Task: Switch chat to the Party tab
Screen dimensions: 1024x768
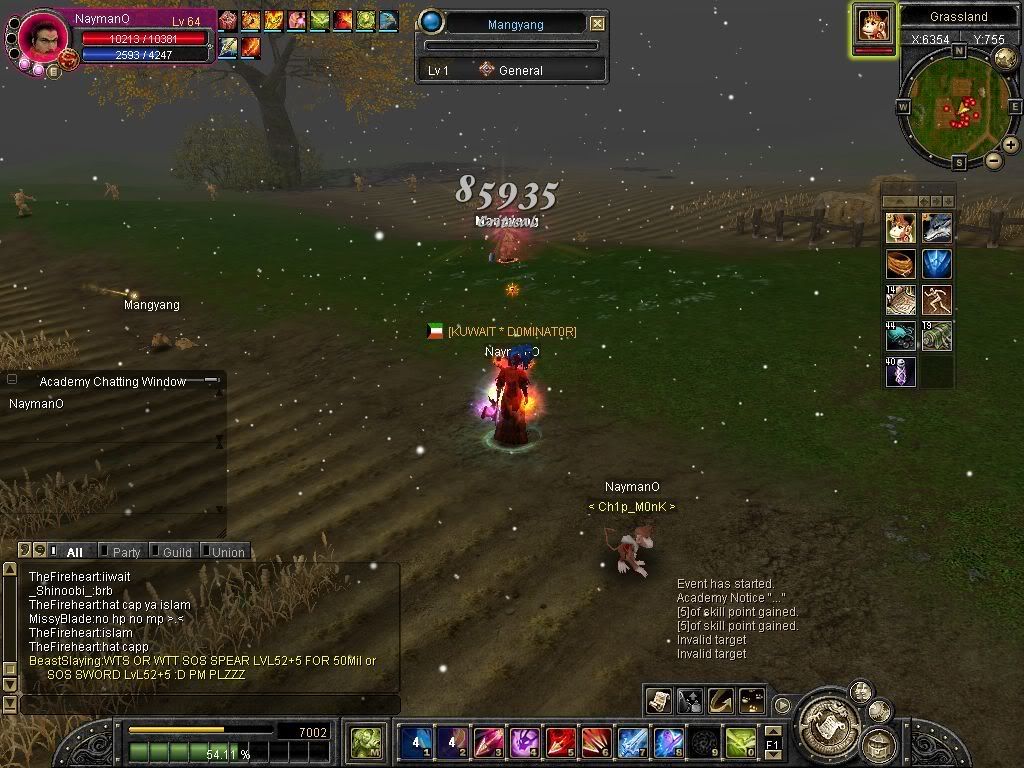Action: point(126,552)
